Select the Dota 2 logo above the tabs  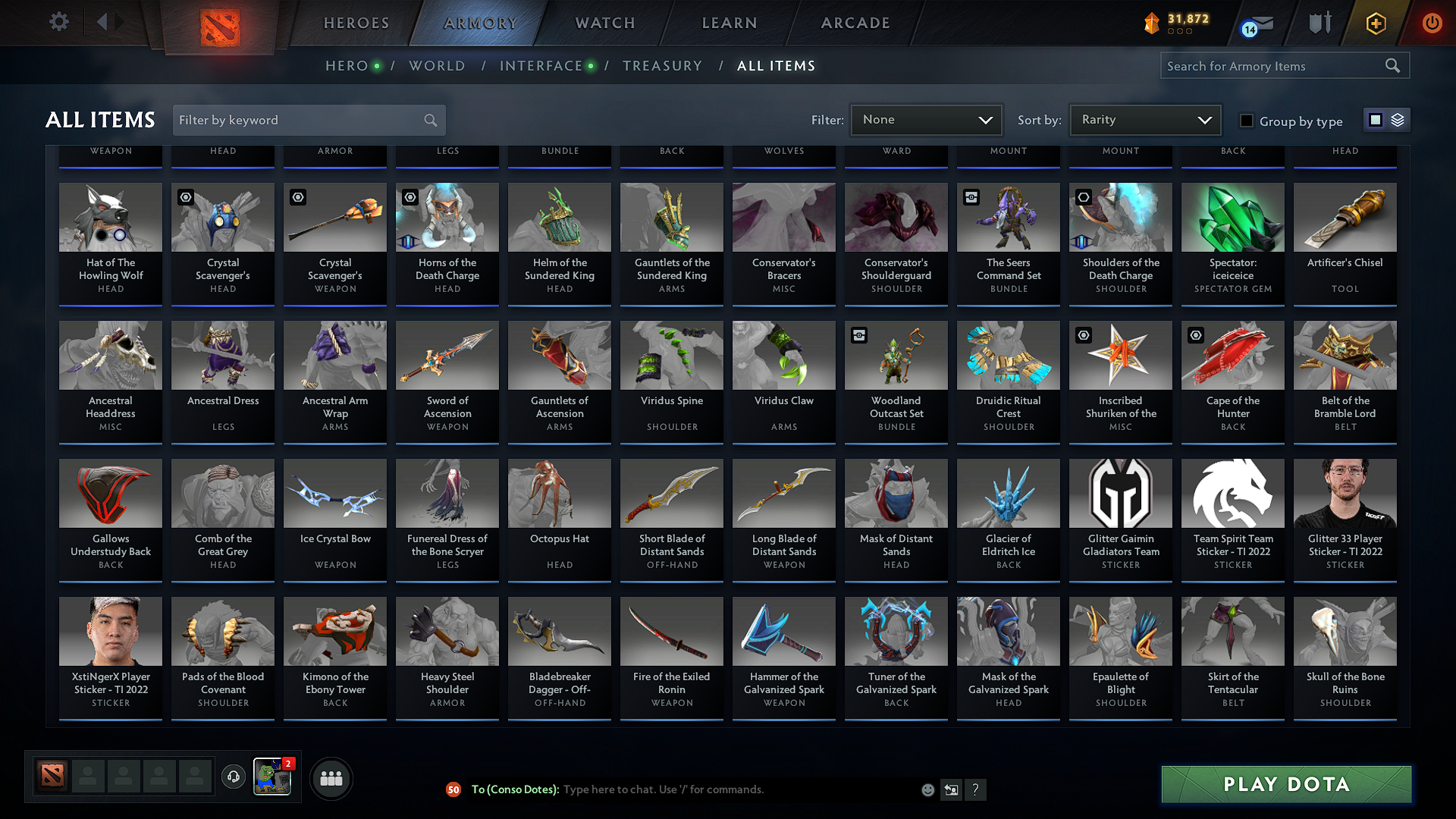pyautogui.click(x=220, y=23)
